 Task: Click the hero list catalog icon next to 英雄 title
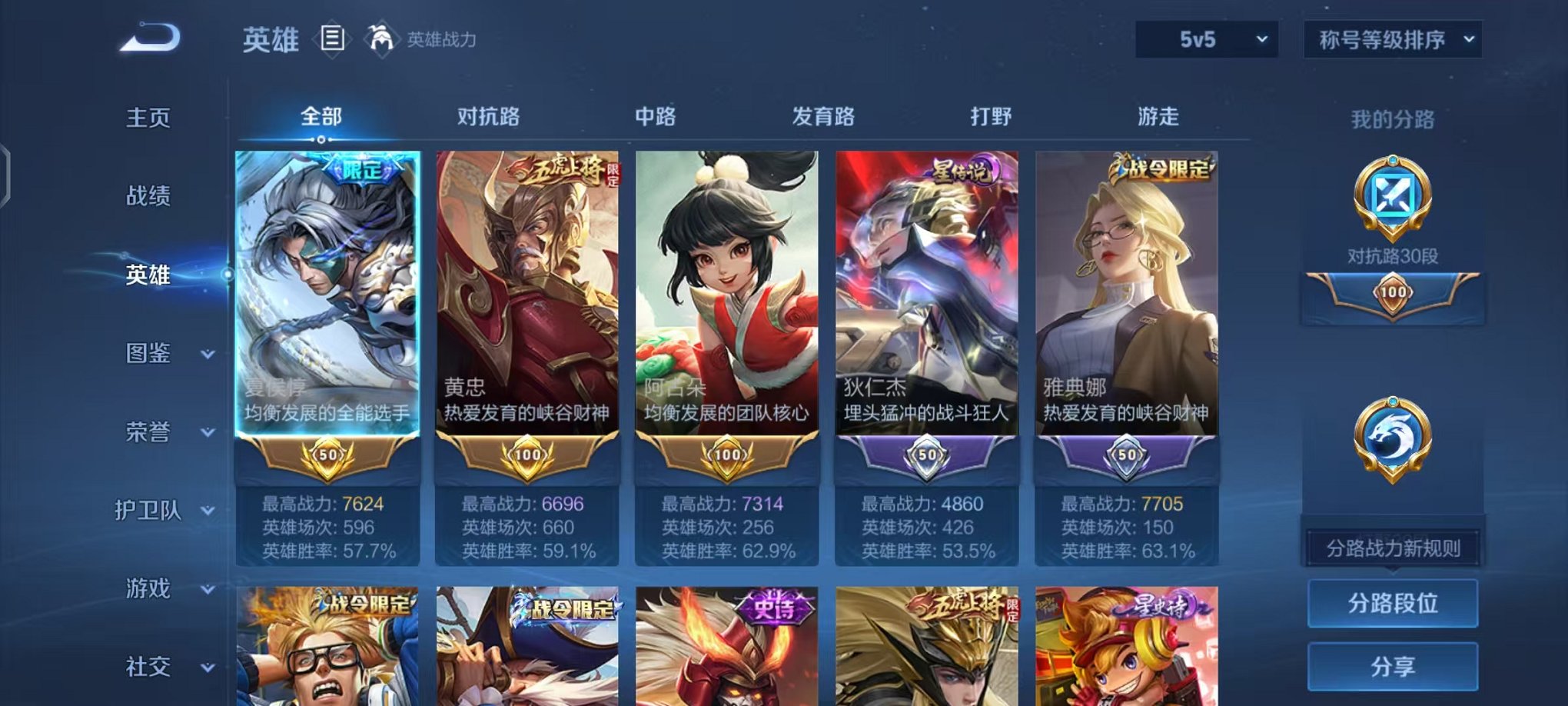(x=331, y=37)
